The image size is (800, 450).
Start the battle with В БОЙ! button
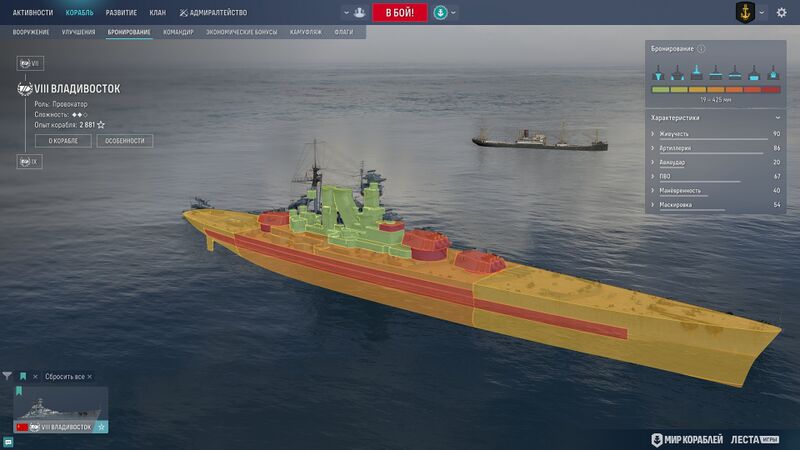400,13
